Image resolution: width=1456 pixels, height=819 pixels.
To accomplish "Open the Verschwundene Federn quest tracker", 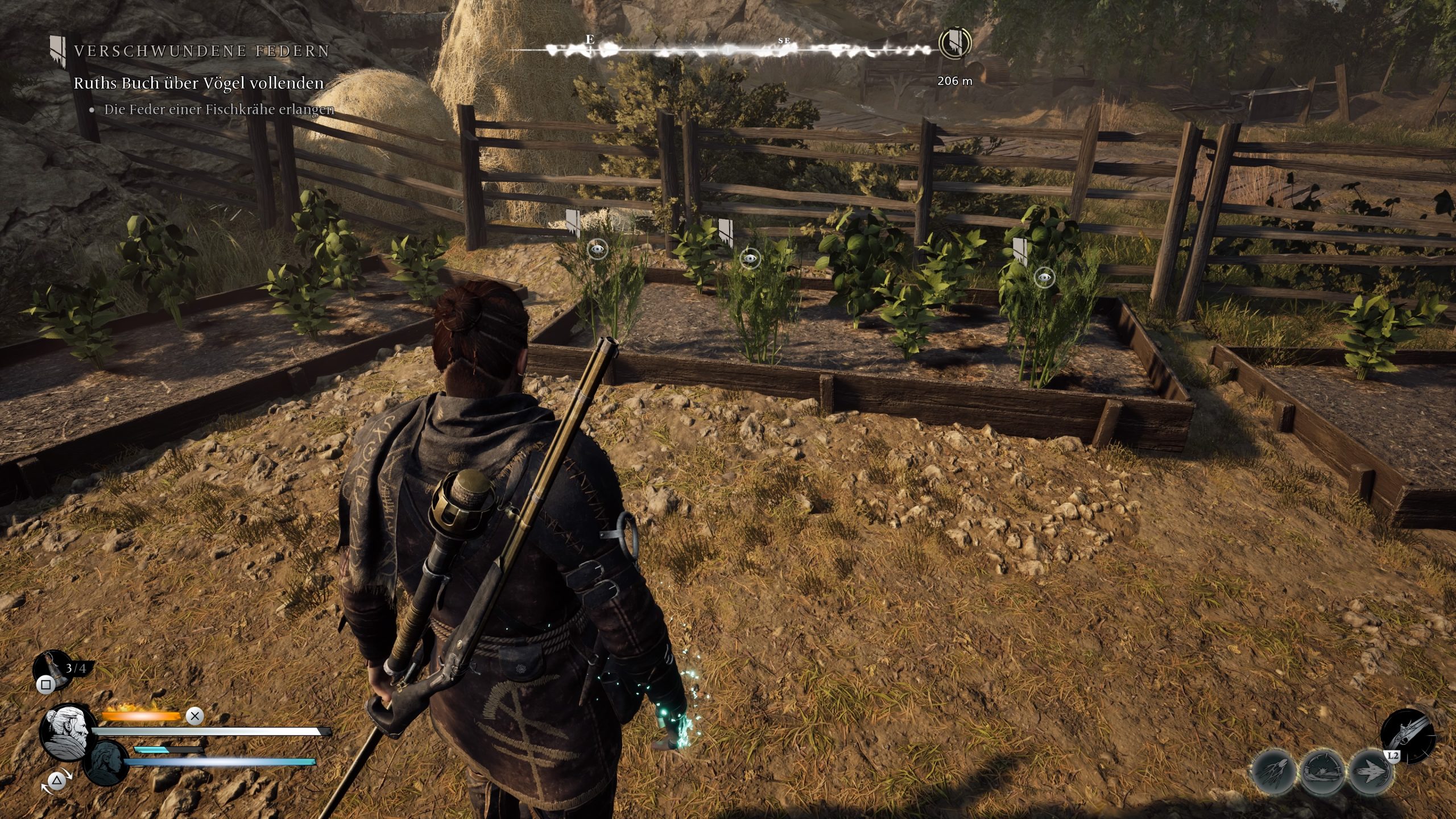I will point(201,51).
